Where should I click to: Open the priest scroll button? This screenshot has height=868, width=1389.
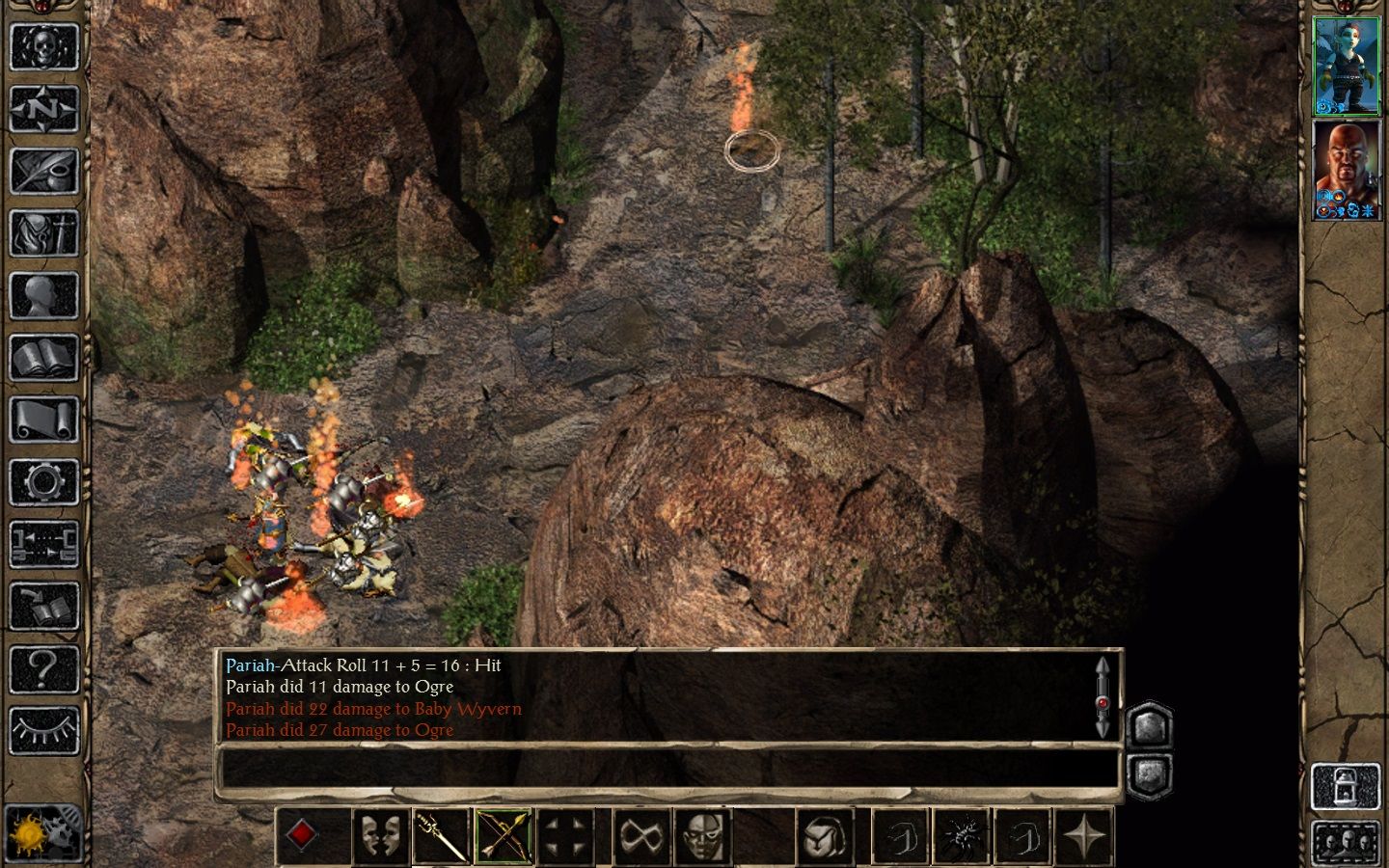point(43,420)
